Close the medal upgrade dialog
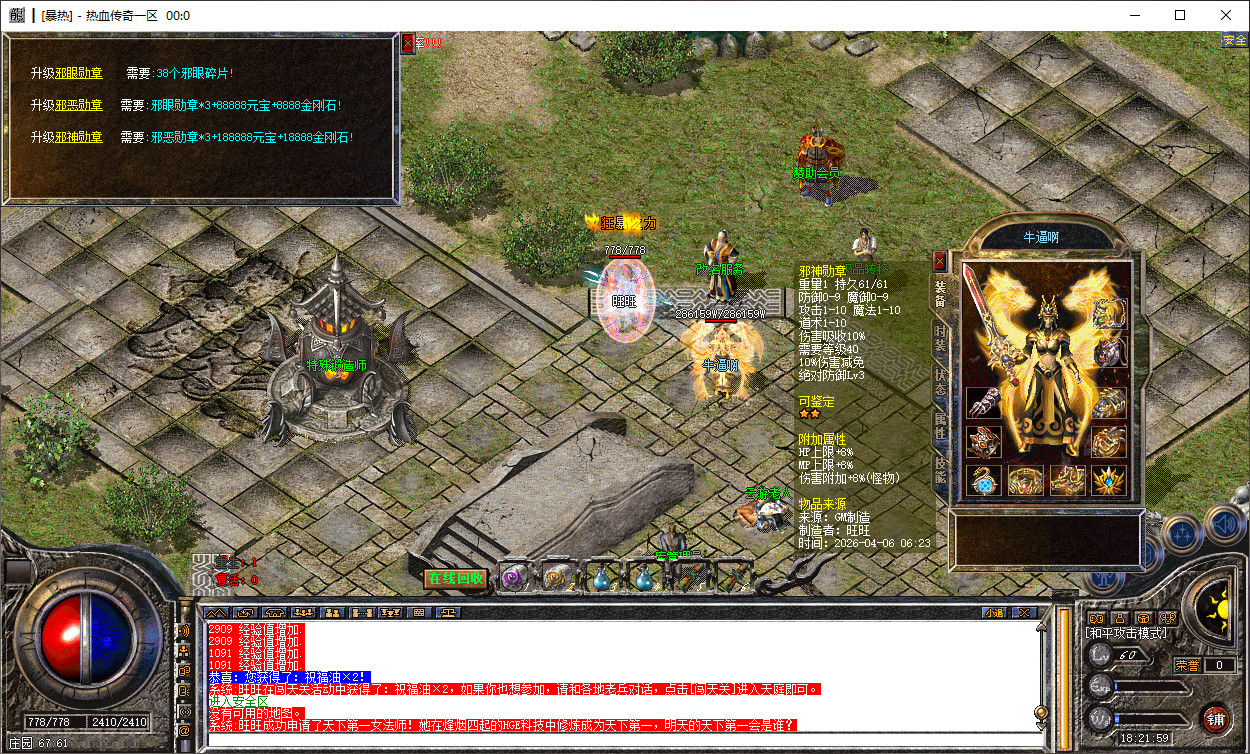Screen dimensions: 1250x754 pos(407,43)
